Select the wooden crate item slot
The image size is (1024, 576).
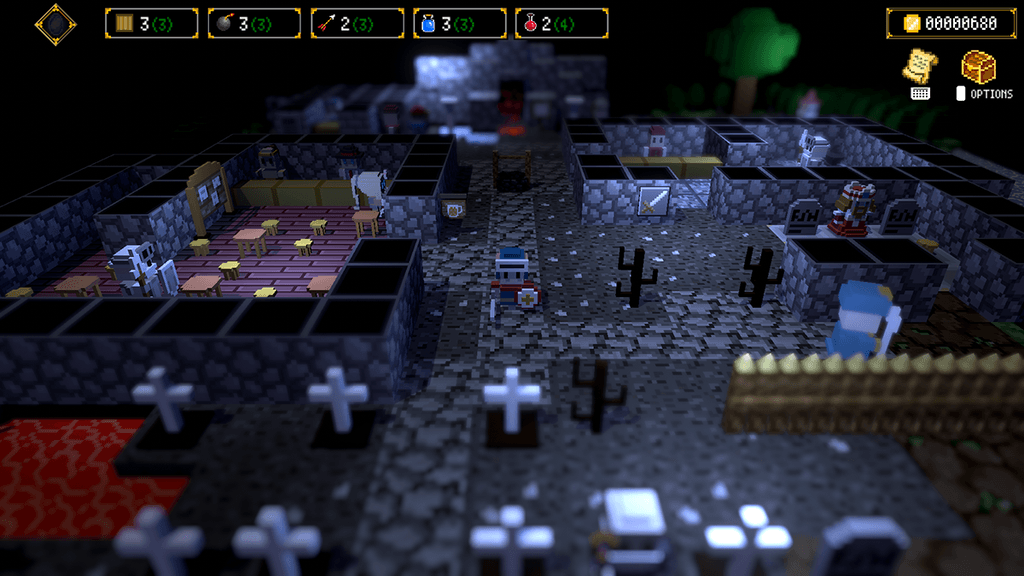coord(151,23)
